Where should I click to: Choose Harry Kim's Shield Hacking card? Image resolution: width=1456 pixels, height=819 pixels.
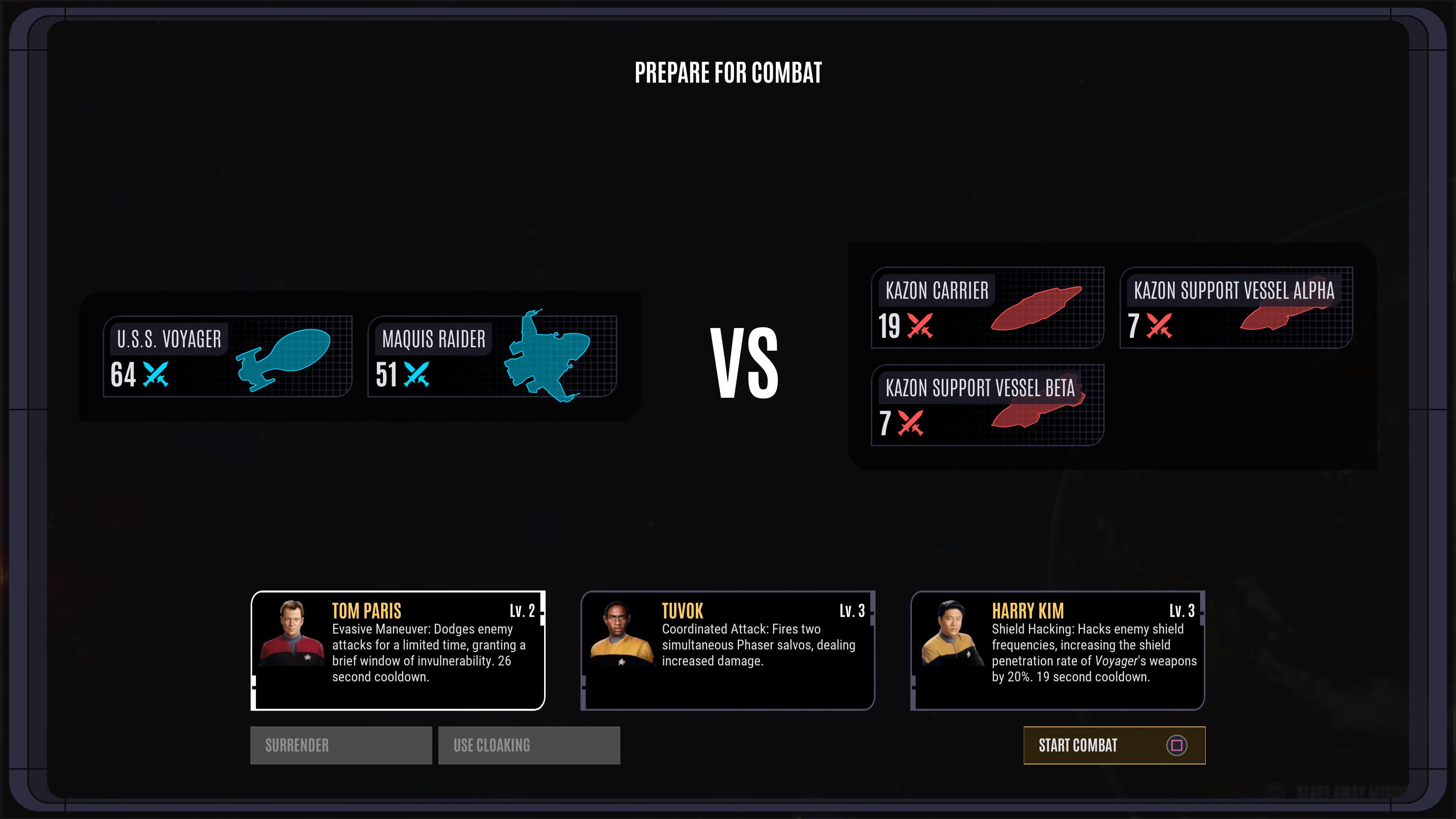1057,650
